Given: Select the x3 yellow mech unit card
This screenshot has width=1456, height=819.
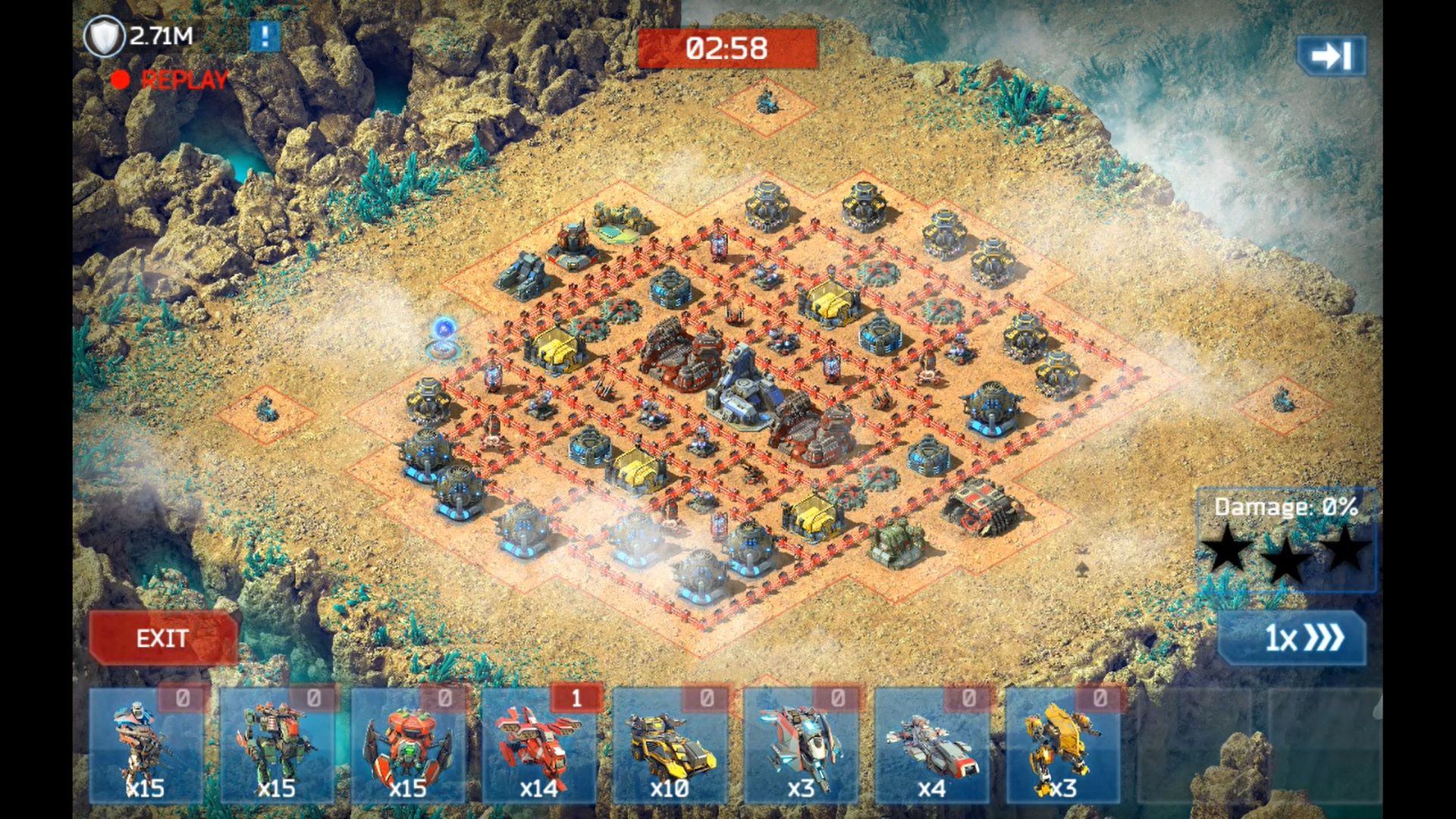Looking at the screenshot, I should tap(1062, 747).
